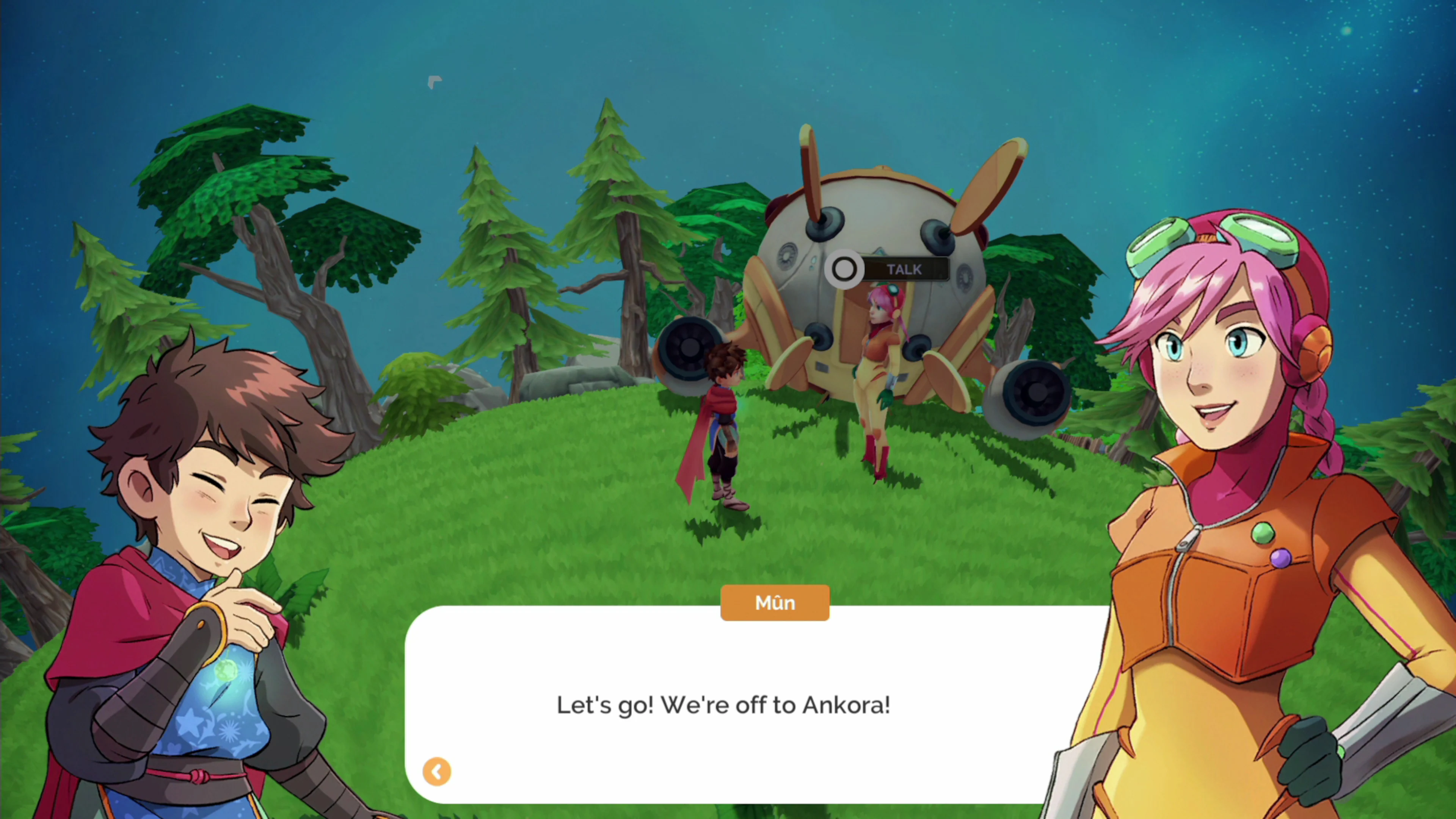Click Mûn standing at the spaceship entrance
1456x819 pixels.
pos(882,362)
